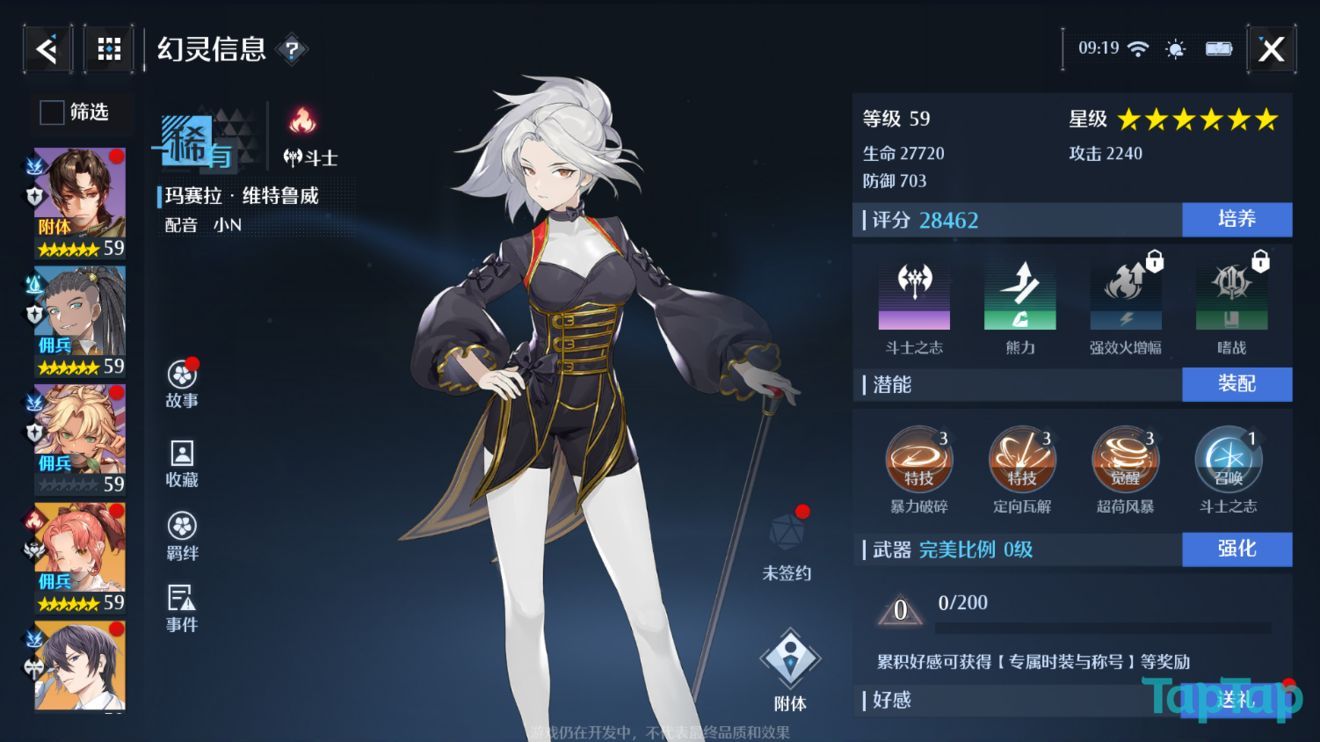This screenshot has width=1320, height=742.
Task: Select the 定向瓦解 skill icon
Action: (1022, 460)
